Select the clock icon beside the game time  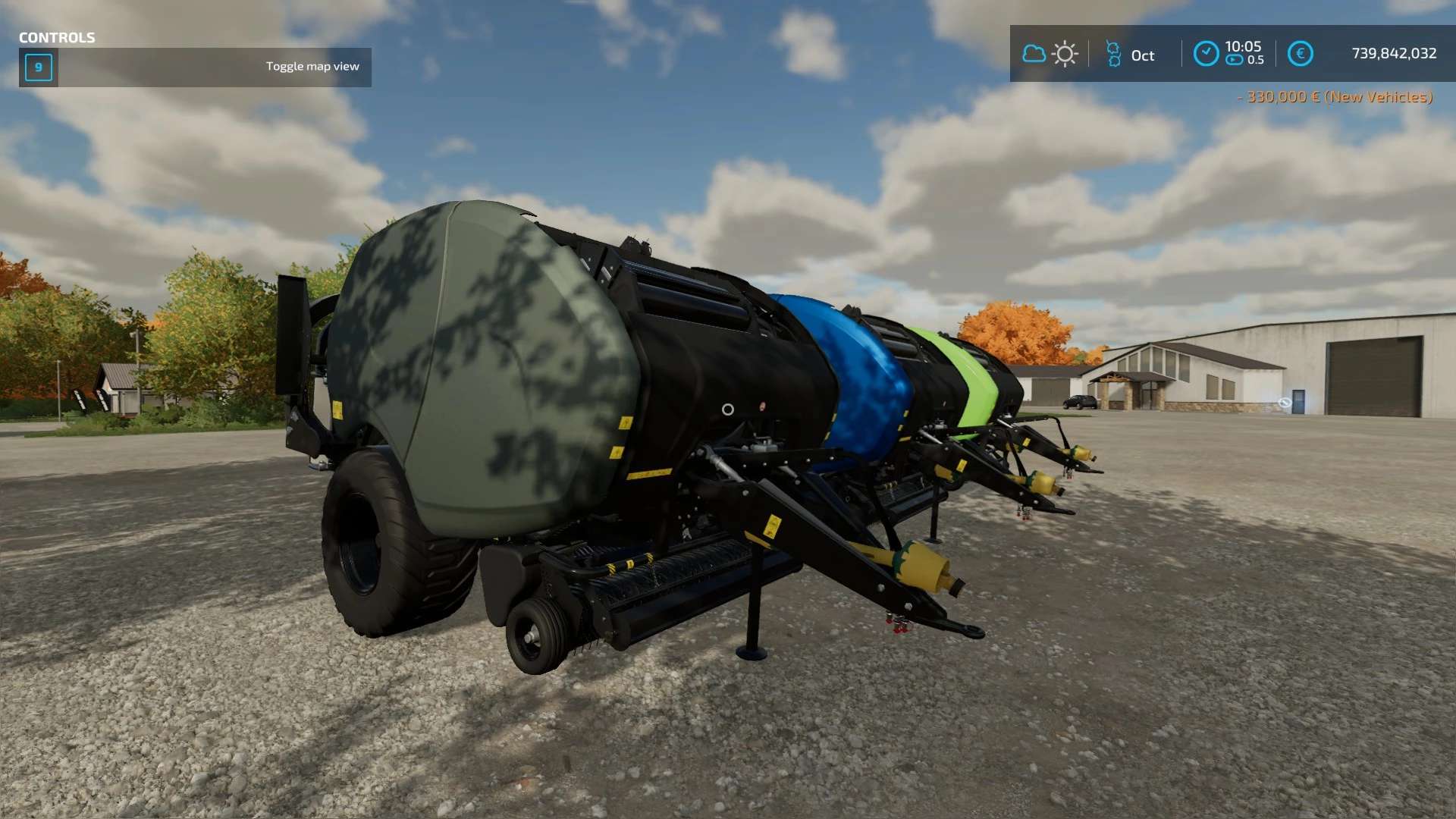1206,54
